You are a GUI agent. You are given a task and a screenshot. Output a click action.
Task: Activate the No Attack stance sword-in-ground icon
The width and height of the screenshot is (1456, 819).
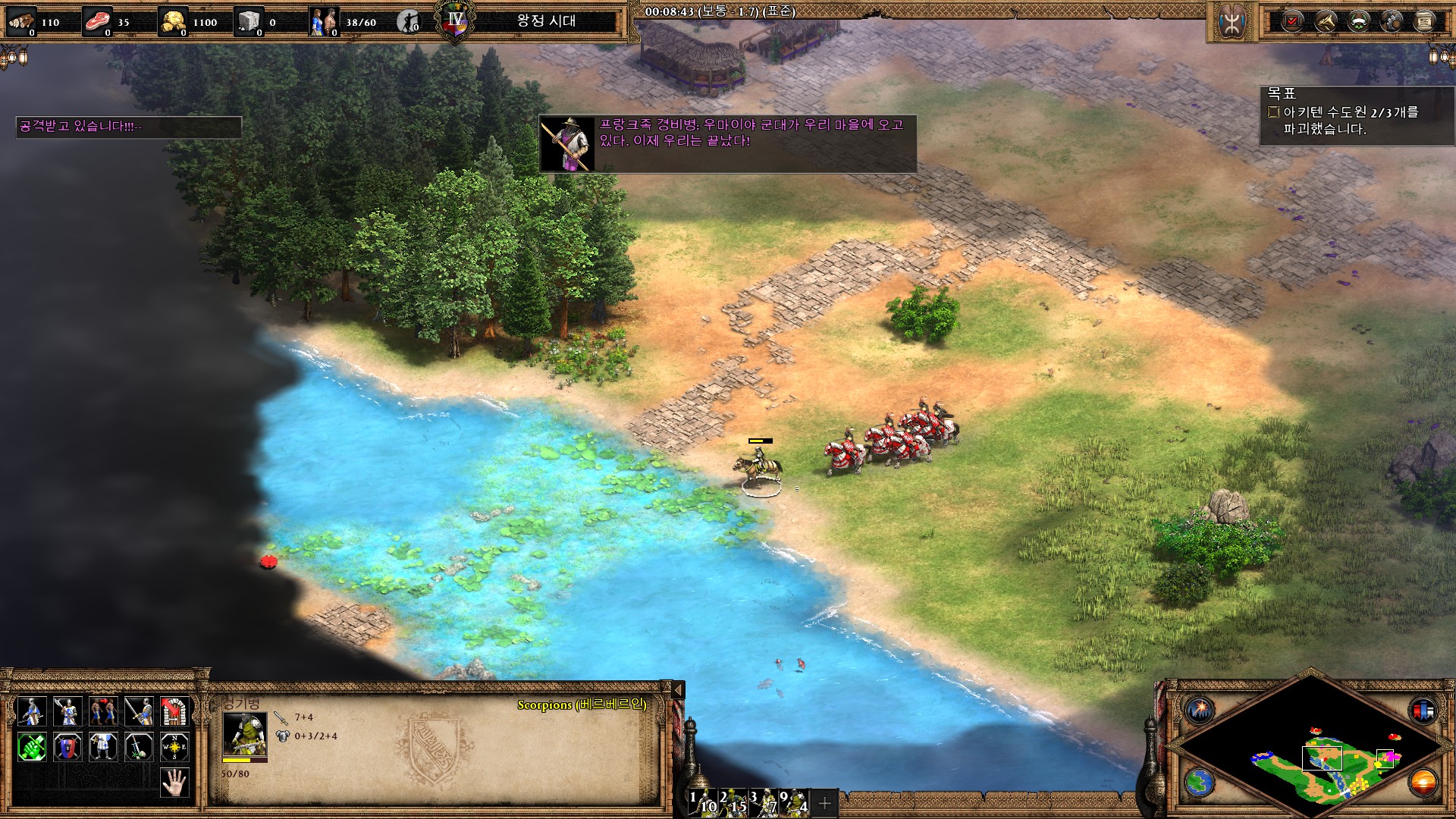pyautogui.click(x=139, y=747)
